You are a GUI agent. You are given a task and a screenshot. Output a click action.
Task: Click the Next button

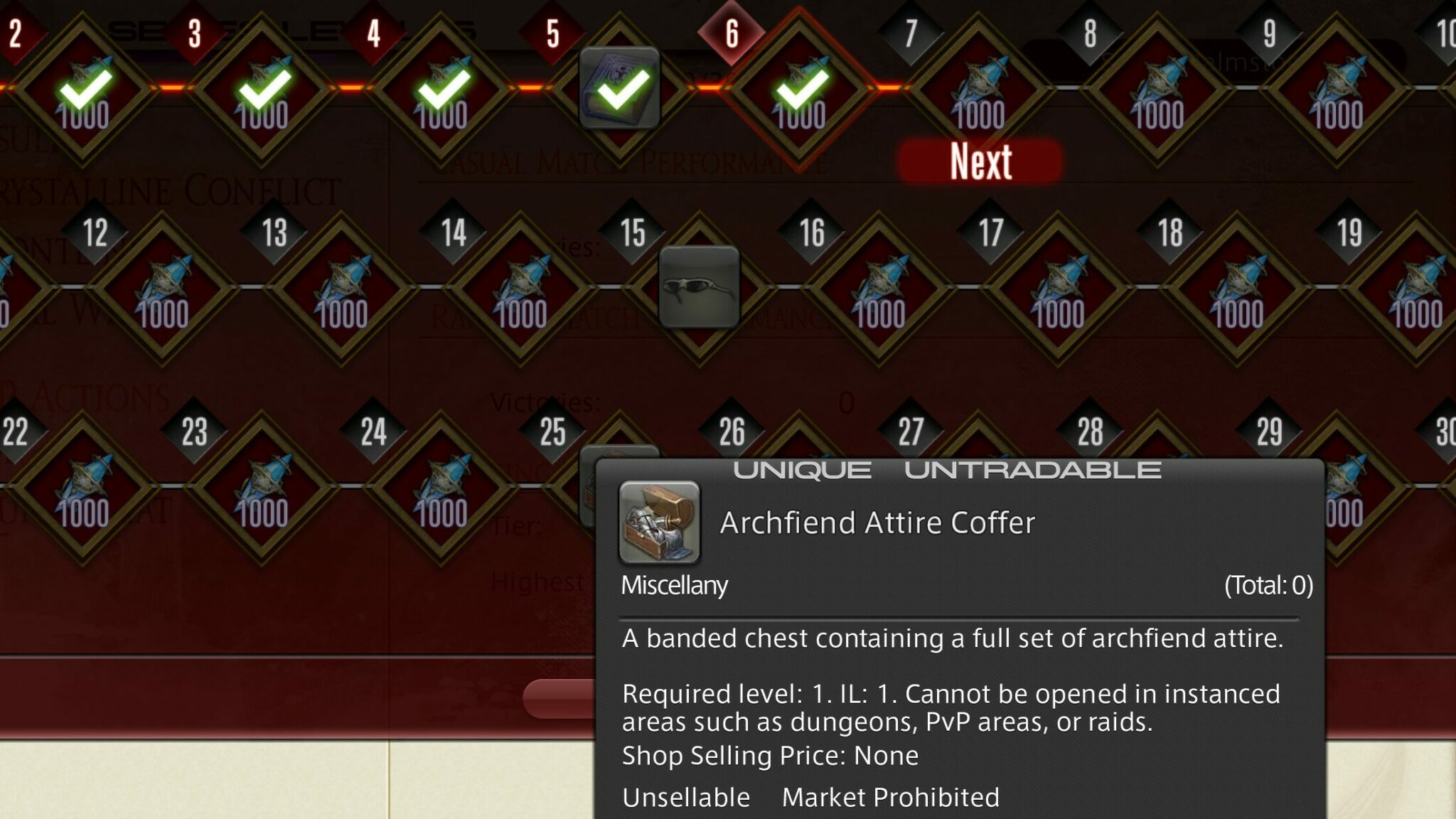click(x=980, y=164)
